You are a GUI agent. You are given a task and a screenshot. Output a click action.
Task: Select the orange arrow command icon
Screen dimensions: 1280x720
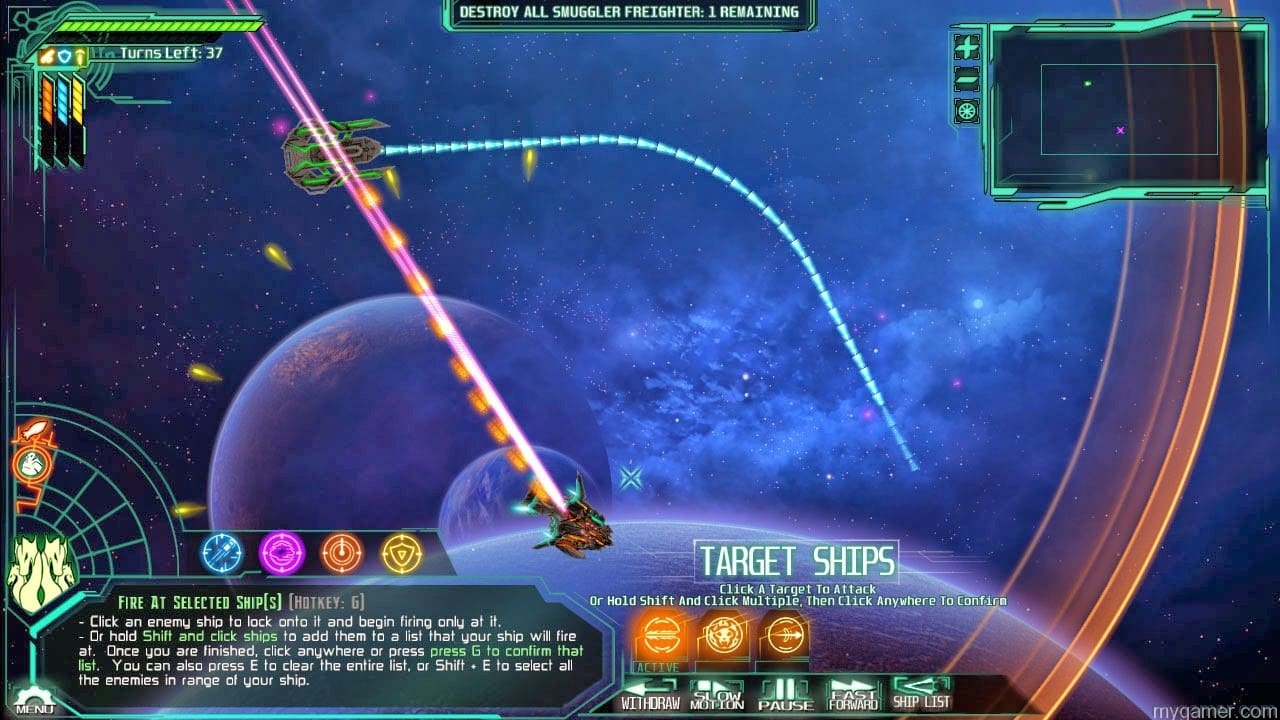point(784,633)
